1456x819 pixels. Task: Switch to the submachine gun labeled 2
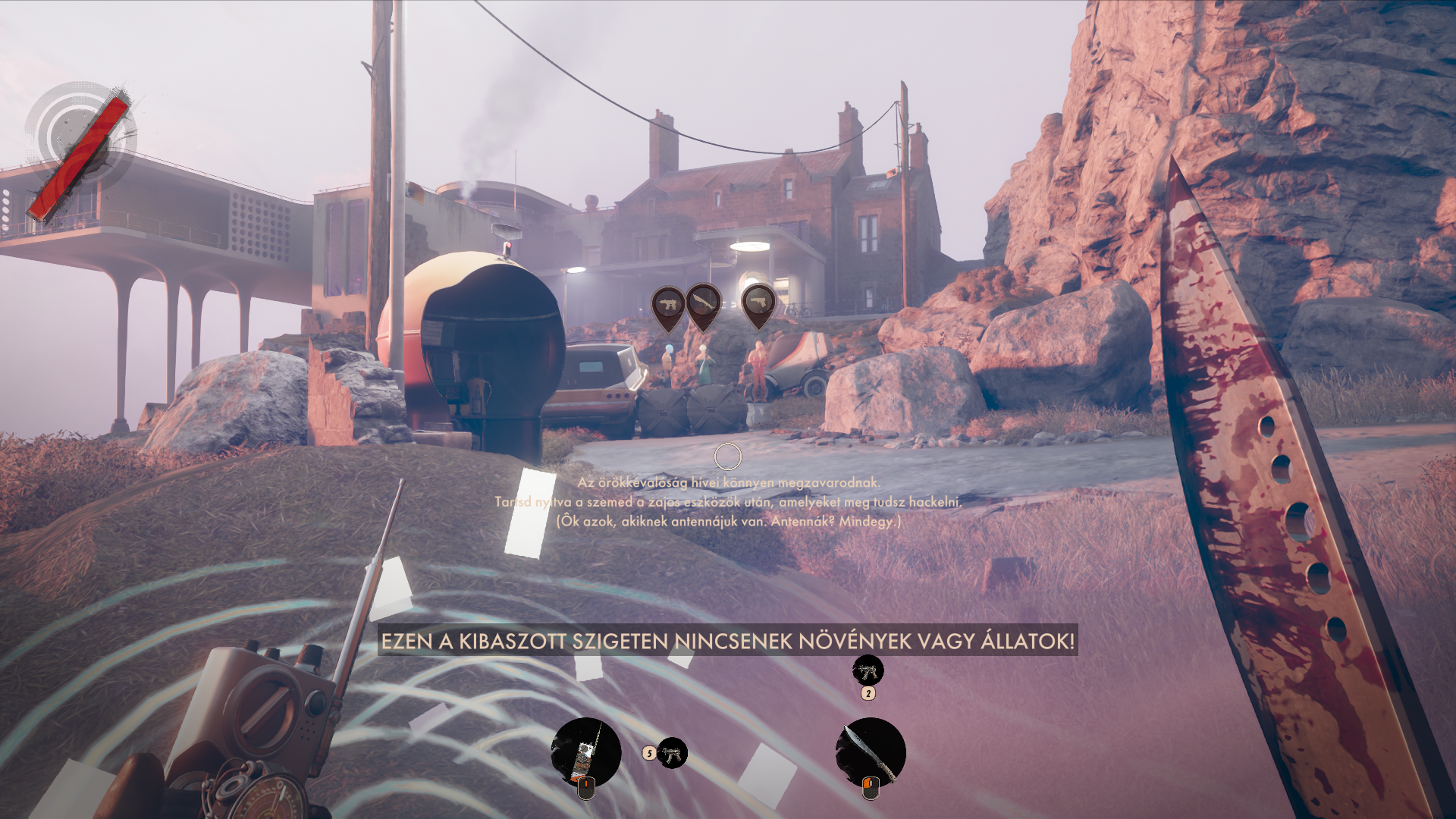tap(868, 670)
